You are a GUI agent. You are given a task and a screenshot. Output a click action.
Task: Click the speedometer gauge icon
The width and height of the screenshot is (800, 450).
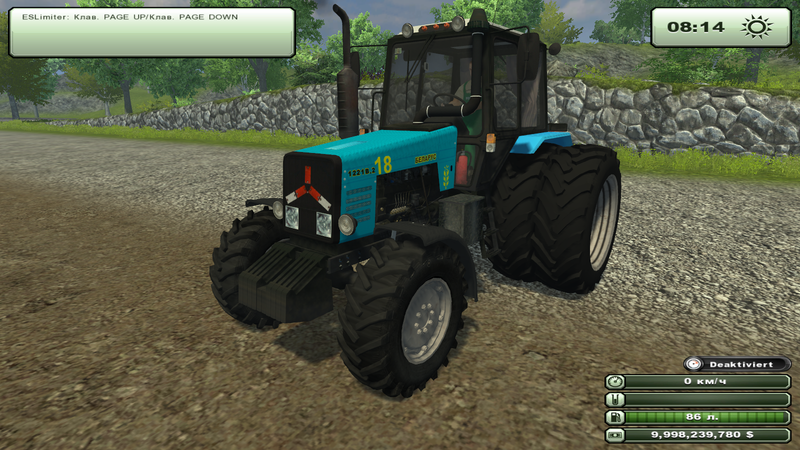[x=615, y=381]
